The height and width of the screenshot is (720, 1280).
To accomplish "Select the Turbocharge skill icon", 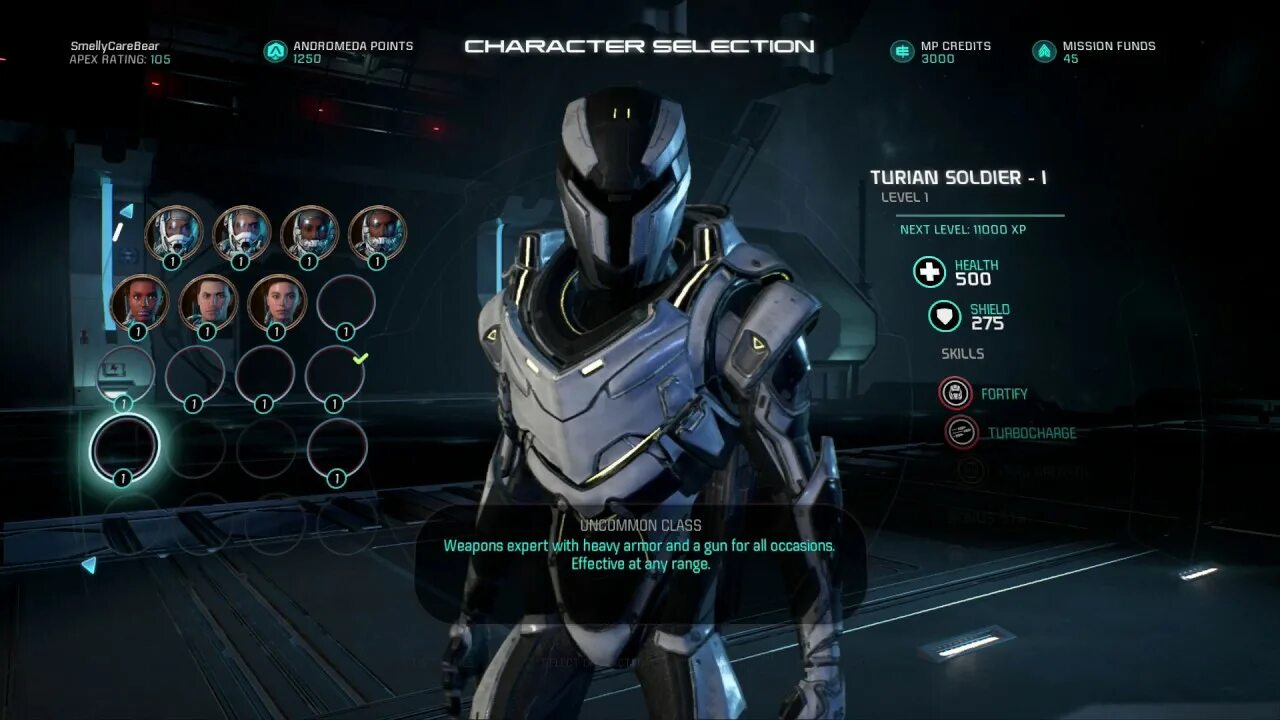I will coord(961,432).
